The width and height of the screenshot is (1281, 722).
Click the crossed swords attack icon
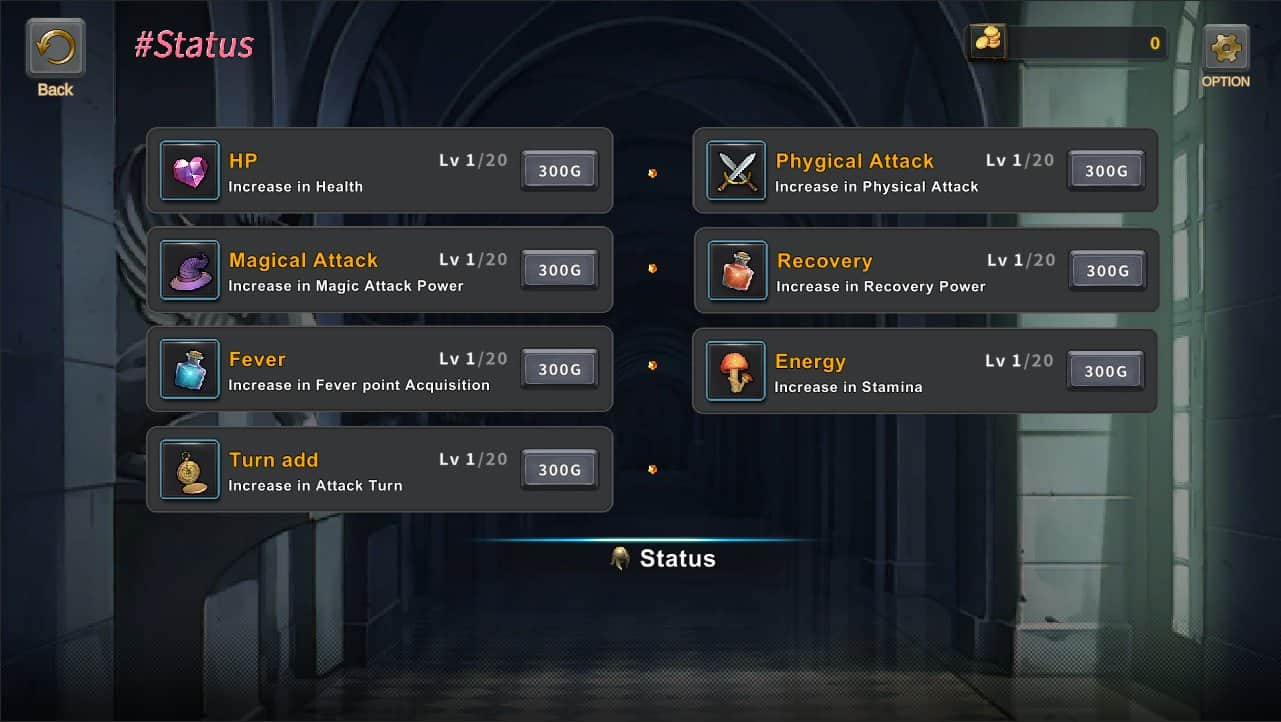click(736, 171)
